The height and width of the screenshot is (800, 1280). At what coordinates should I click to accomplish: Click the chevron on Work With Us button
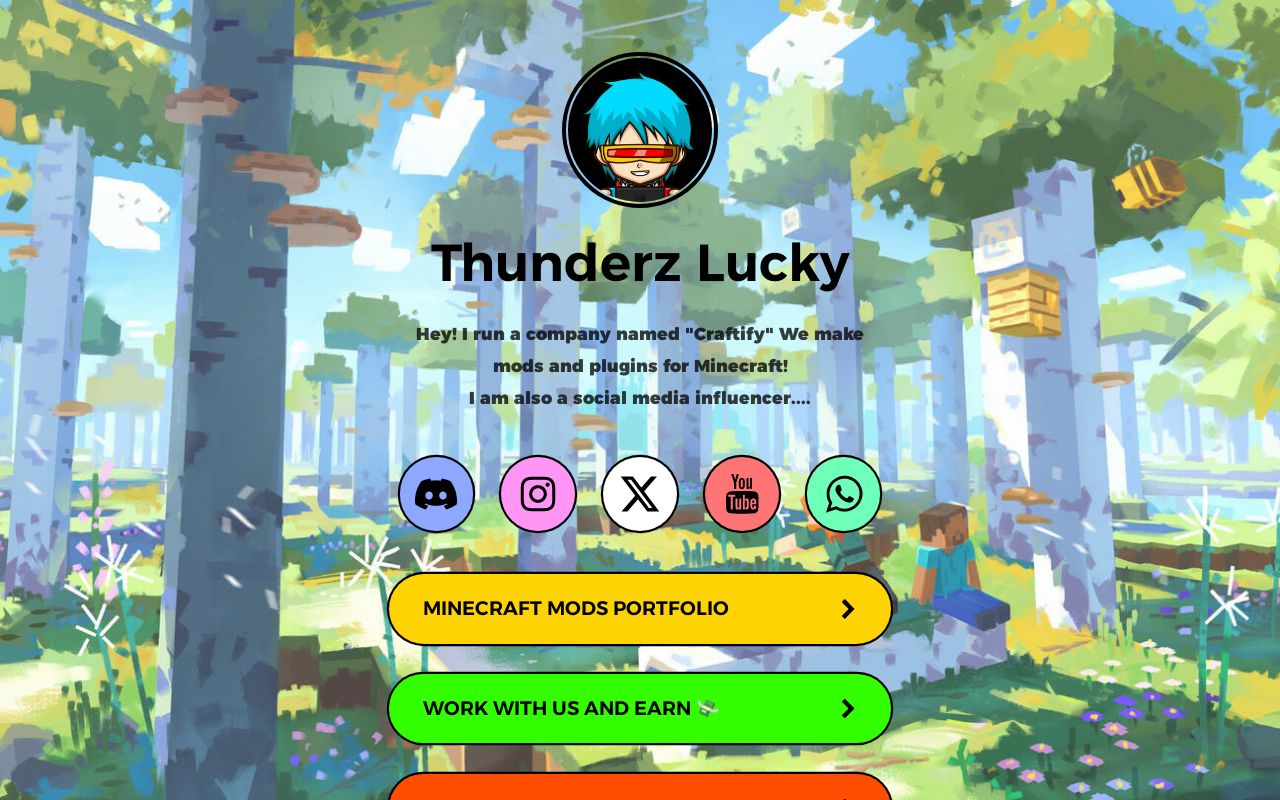(x=848, y=708)
